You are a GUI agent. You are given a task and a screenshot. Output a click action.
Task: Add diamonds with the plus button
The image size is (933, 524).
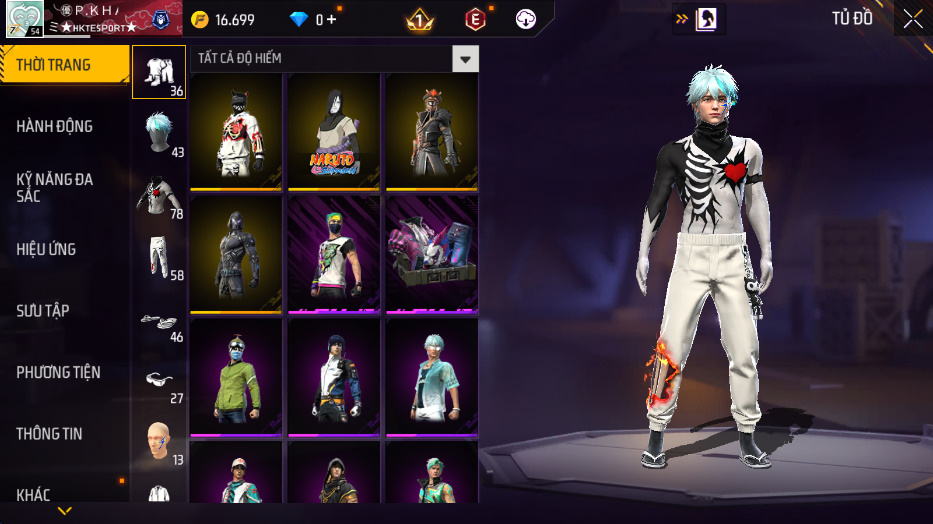(331, 20)
